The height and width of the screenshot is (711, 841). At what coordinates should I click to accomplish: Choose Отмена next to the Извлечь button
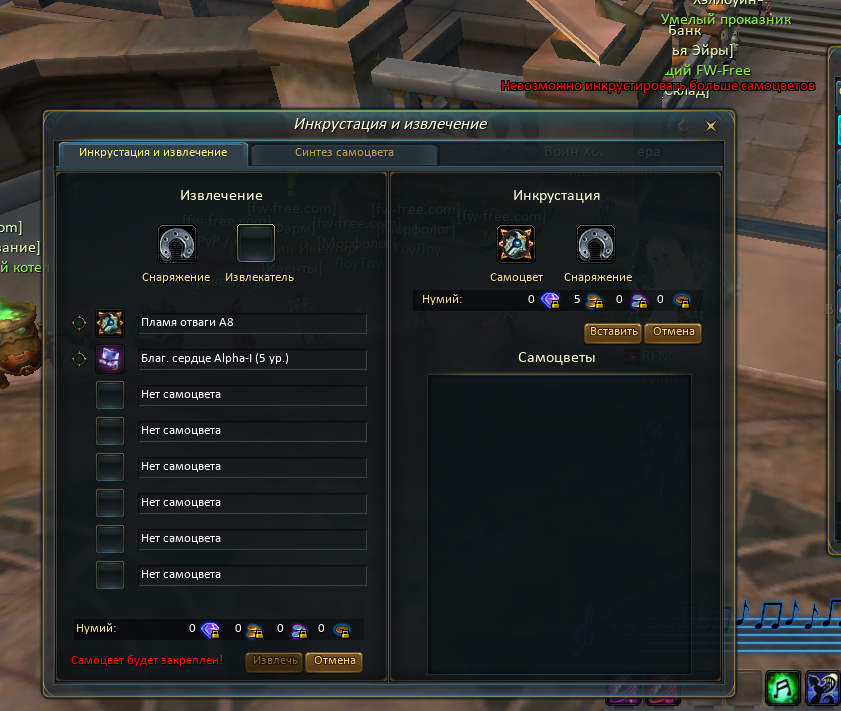(334, 661)
